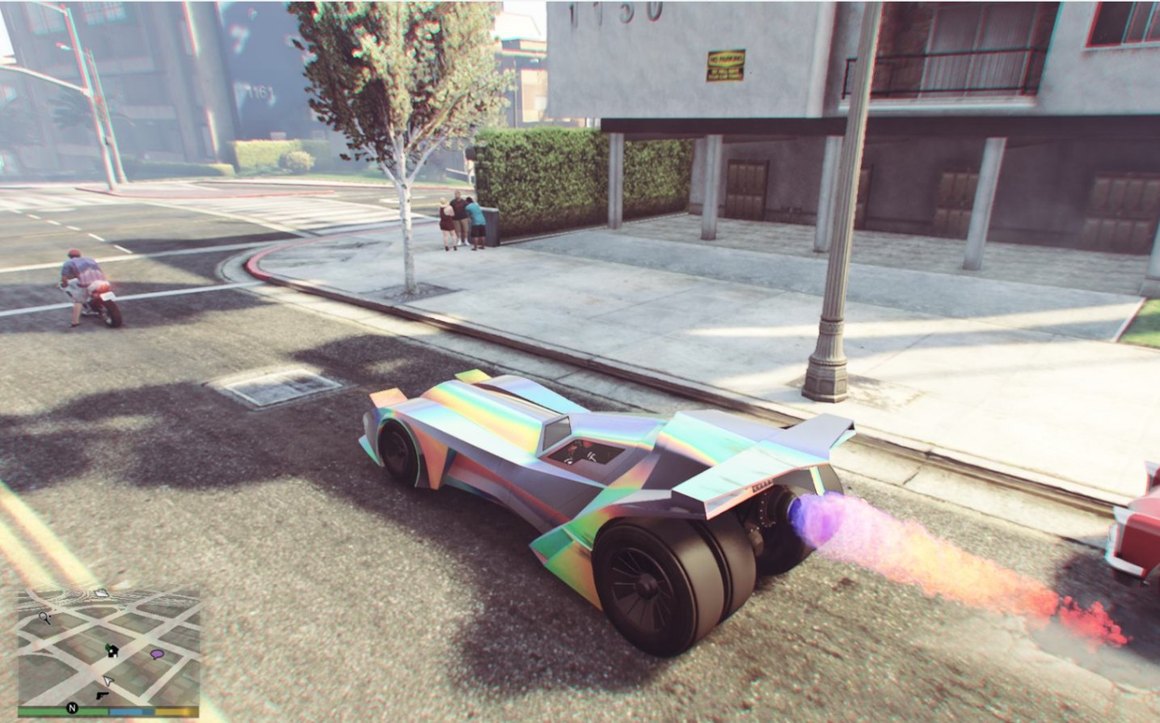Open the minimap radar
The width and height of the screenshot is (1160, 723).
coord(108,646)
